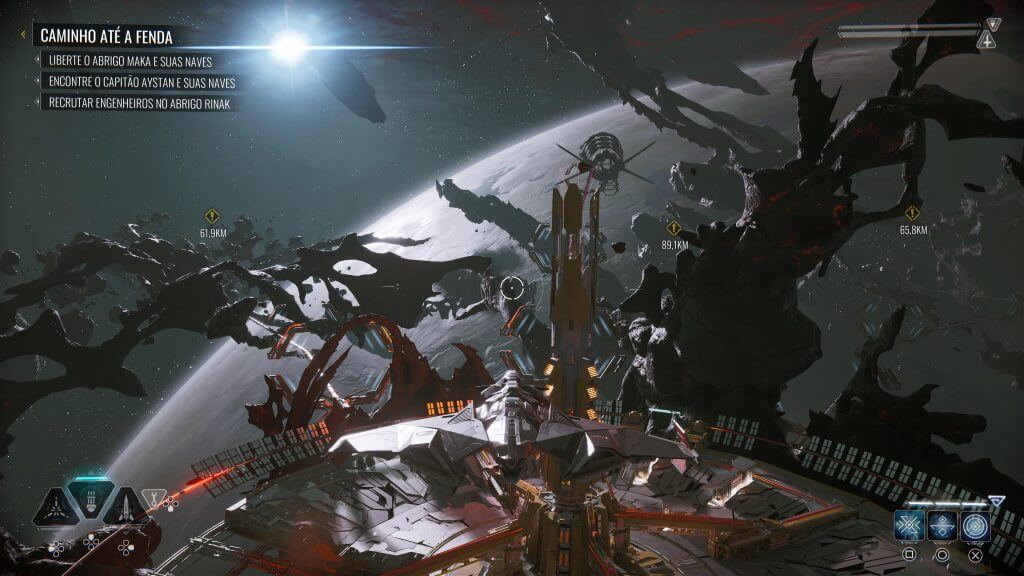Select the 'Caminho até a Fenda' mission title

(x=106, y=37)
